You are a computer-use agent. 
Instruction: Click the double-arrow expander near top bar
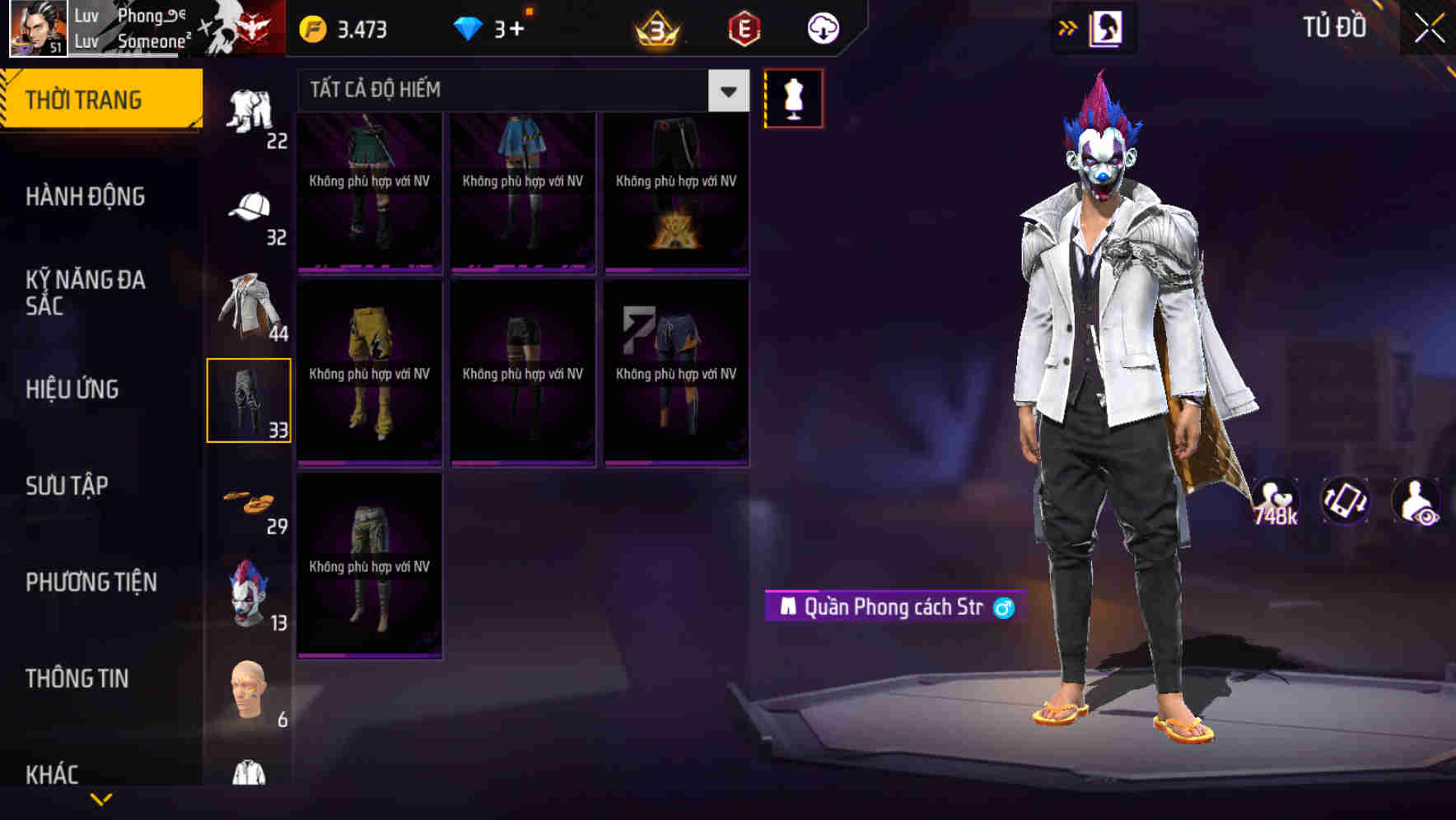click(x=1068, y=27)
